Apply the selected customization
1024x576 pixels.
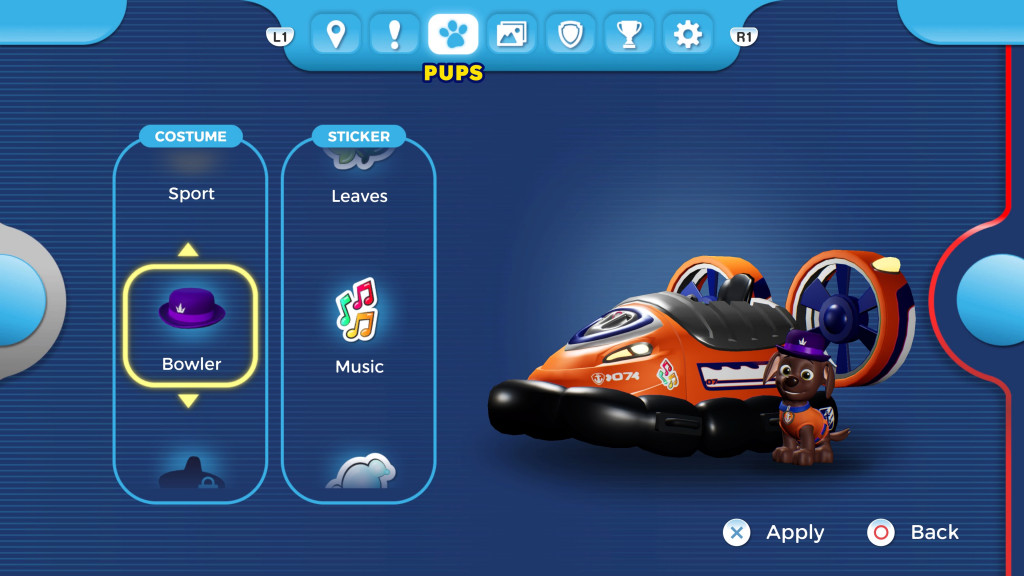pos(775,533)
